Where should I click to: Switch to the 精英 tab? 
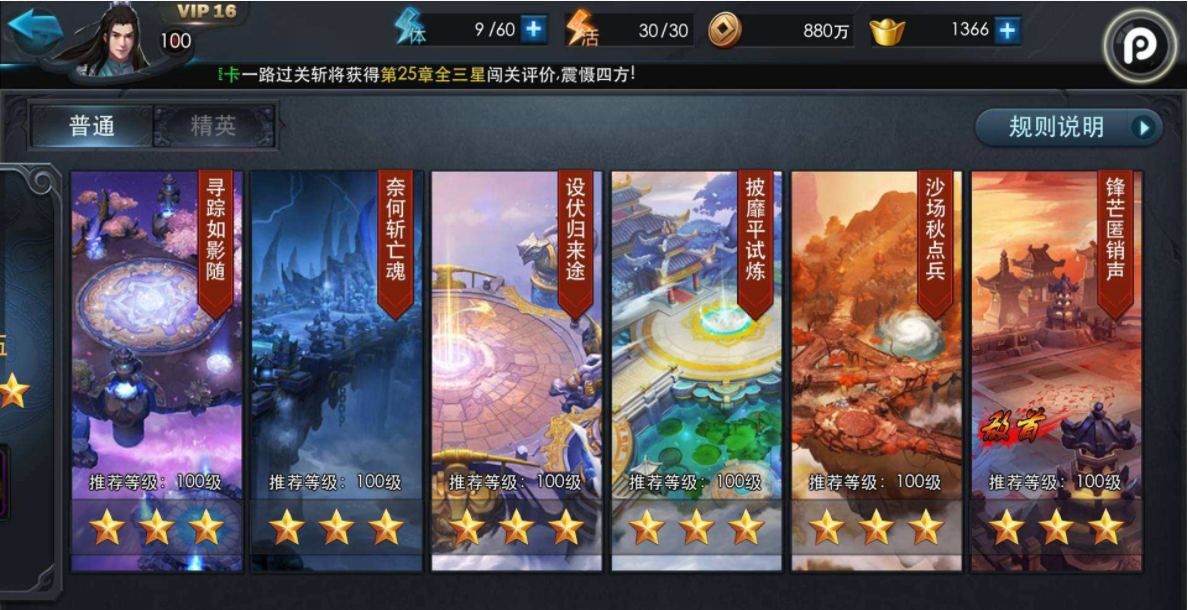[x=213, y=126]
